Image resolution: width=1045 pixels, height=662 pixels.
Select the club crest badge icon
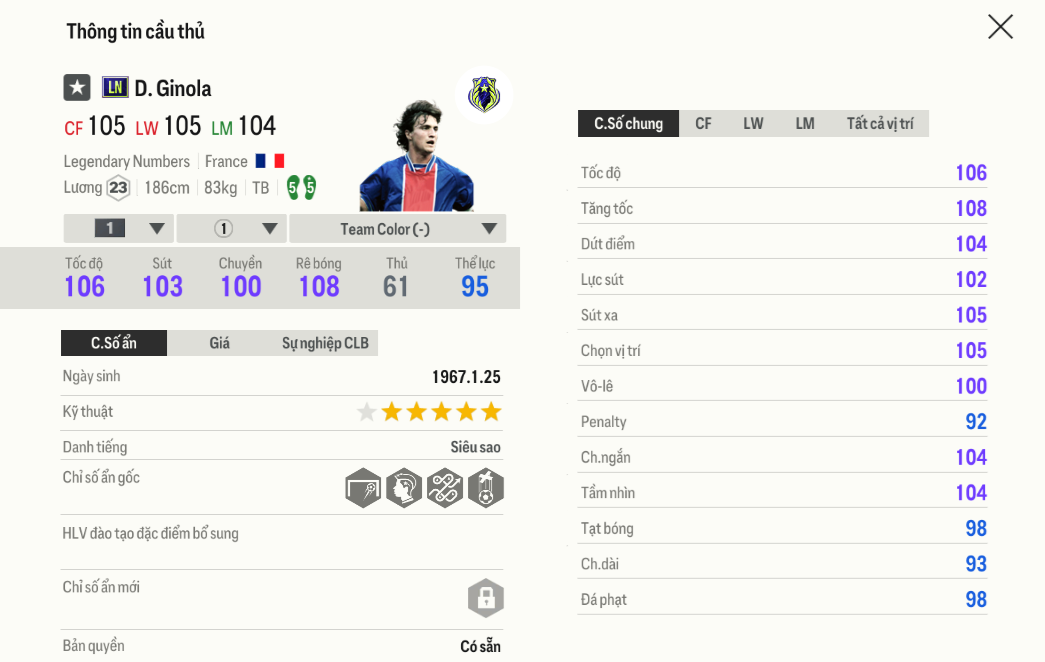484,95
